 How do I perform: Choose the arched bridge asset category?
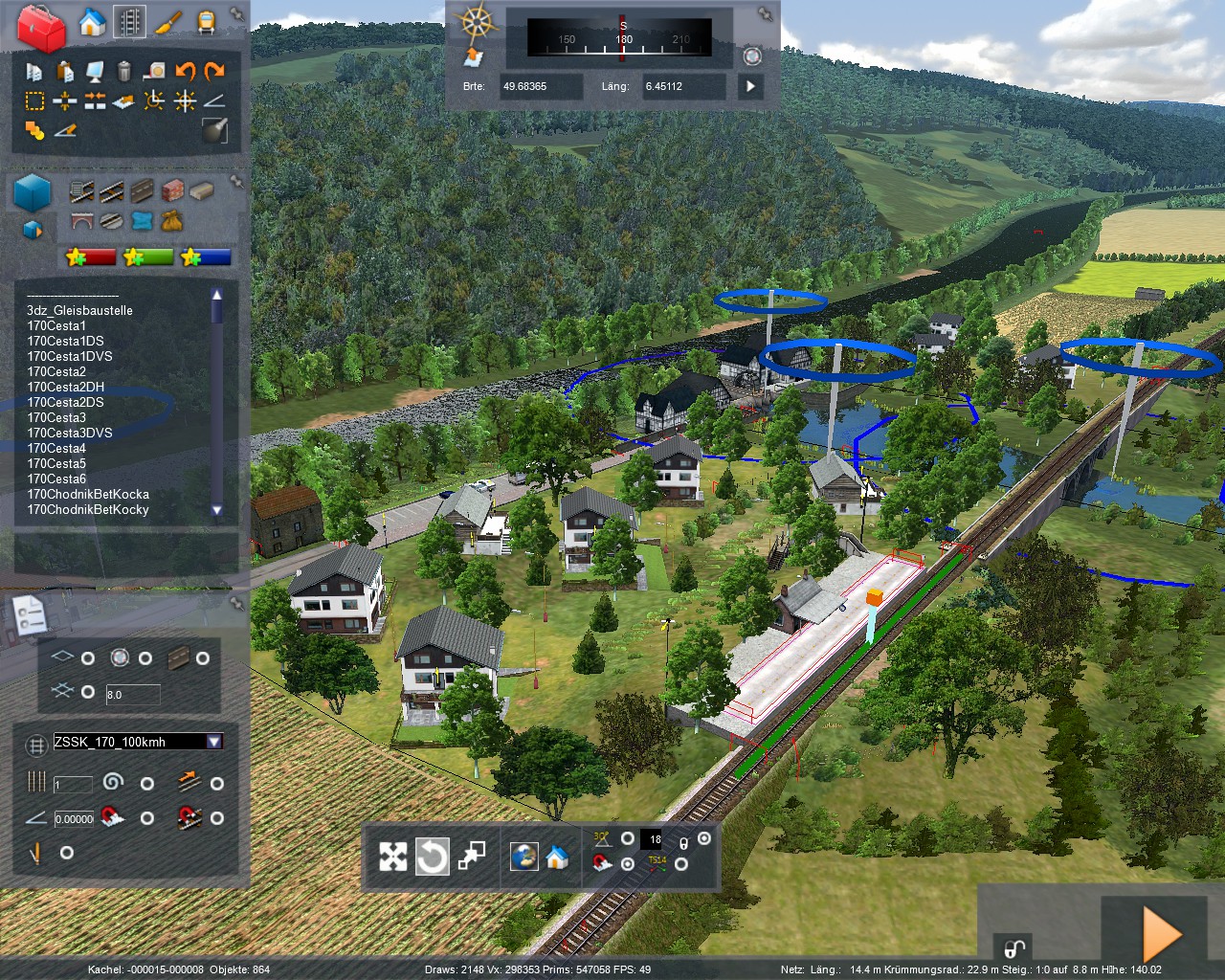click(82, 221)
